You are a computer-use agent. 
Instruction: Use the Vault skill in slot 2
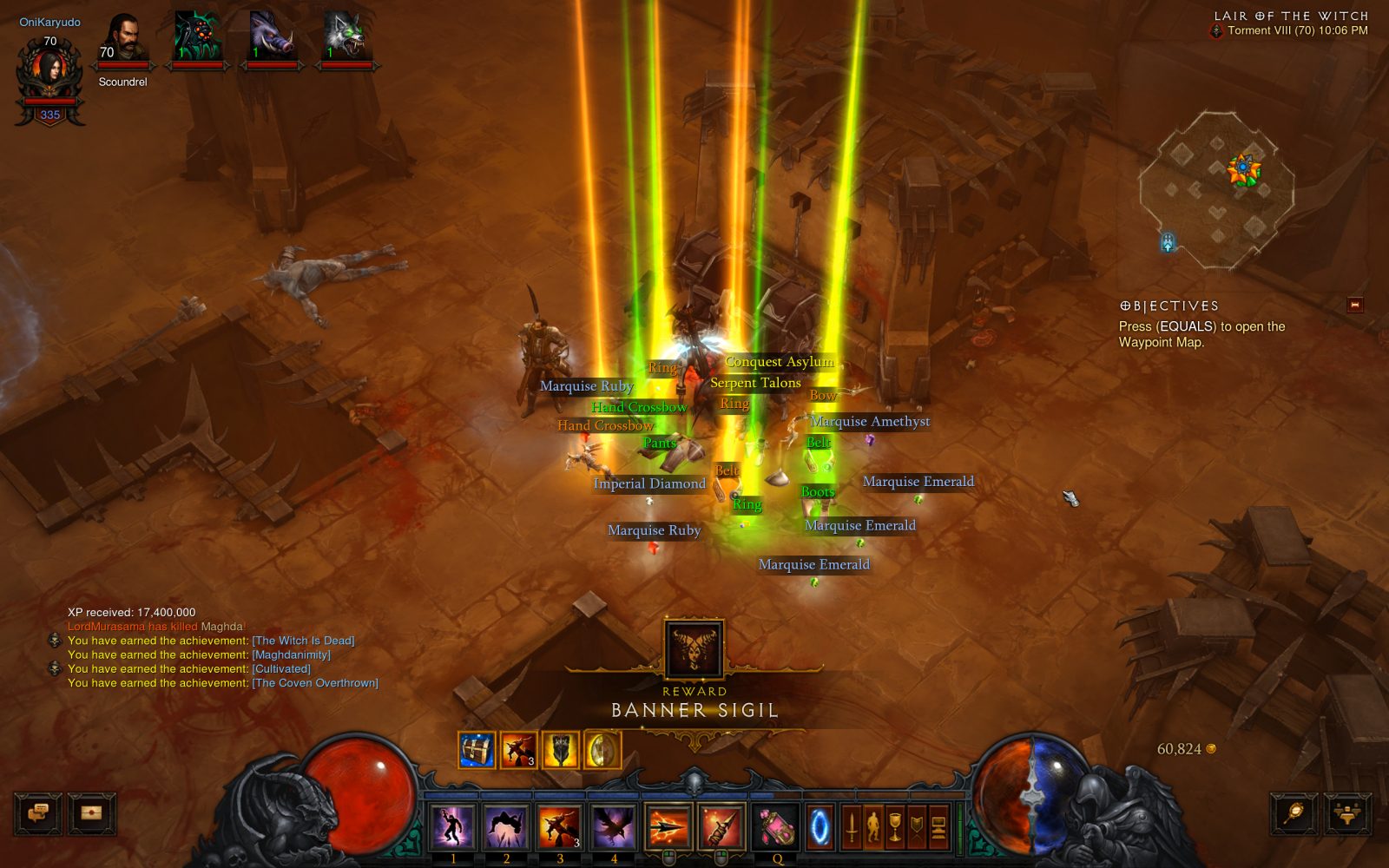[x=506, y=825]
